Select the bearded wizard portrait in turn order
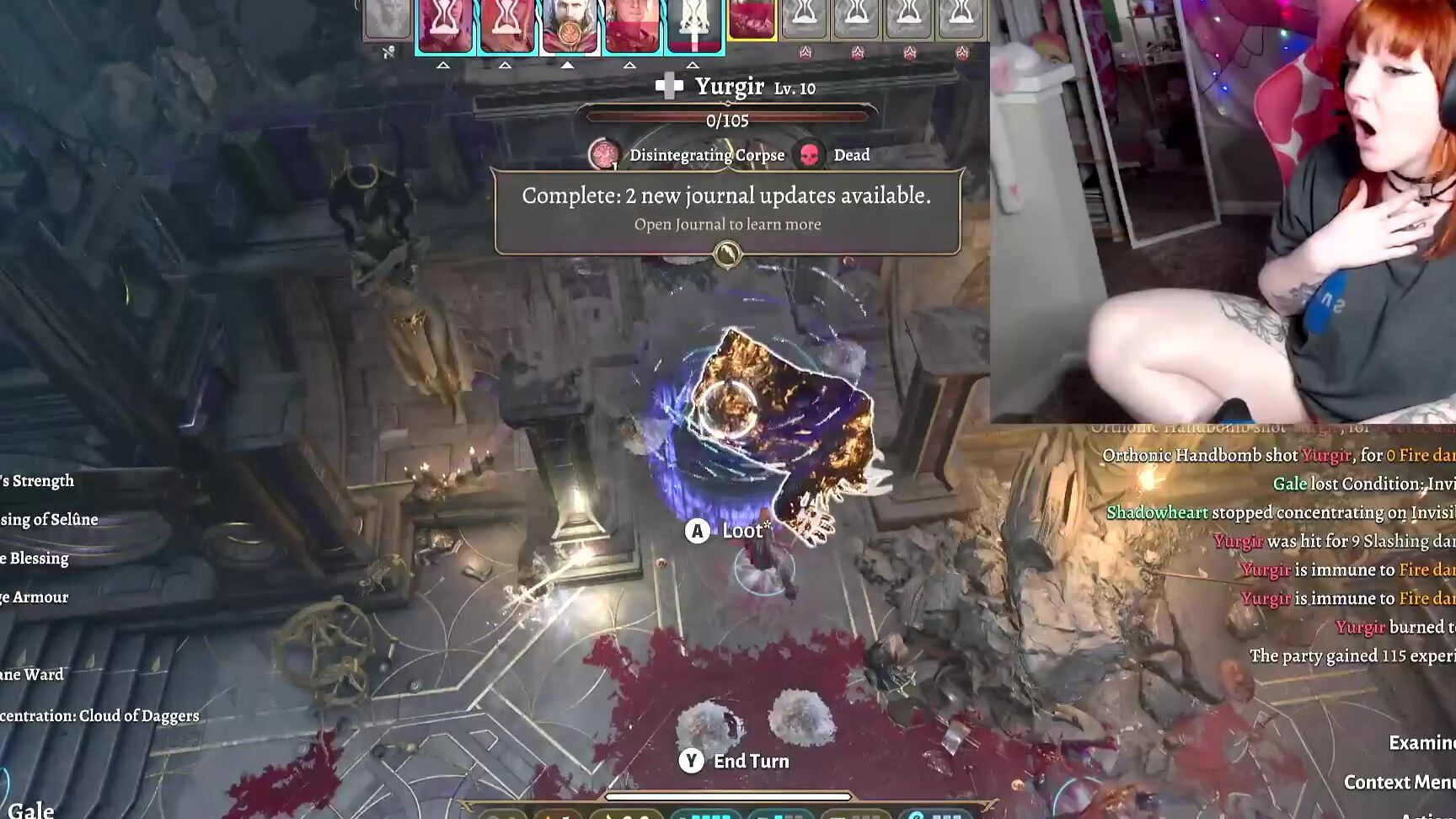 pos(570,27)
